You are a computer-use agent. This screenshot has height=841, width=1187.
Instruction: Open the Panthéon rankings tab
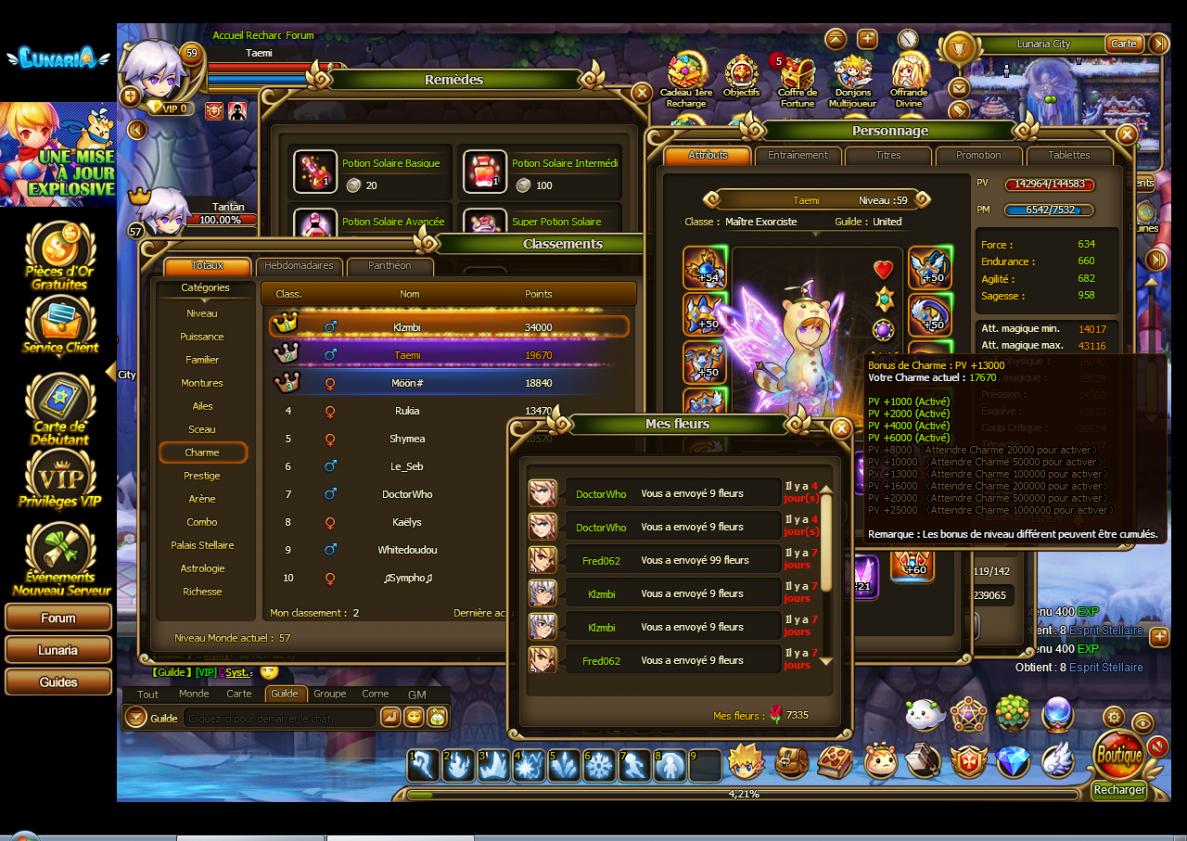point(388,266)
